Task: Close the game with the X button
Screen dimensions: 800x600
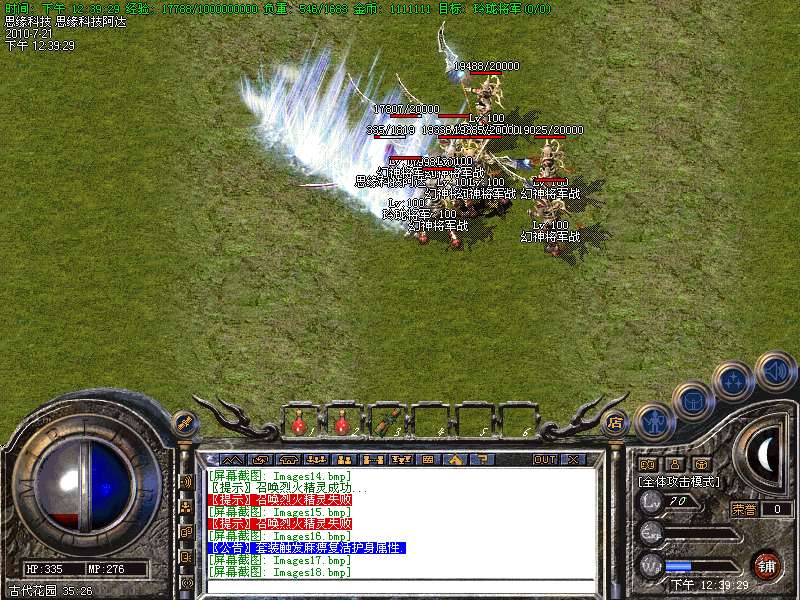Action: click(x=573, y=459)
